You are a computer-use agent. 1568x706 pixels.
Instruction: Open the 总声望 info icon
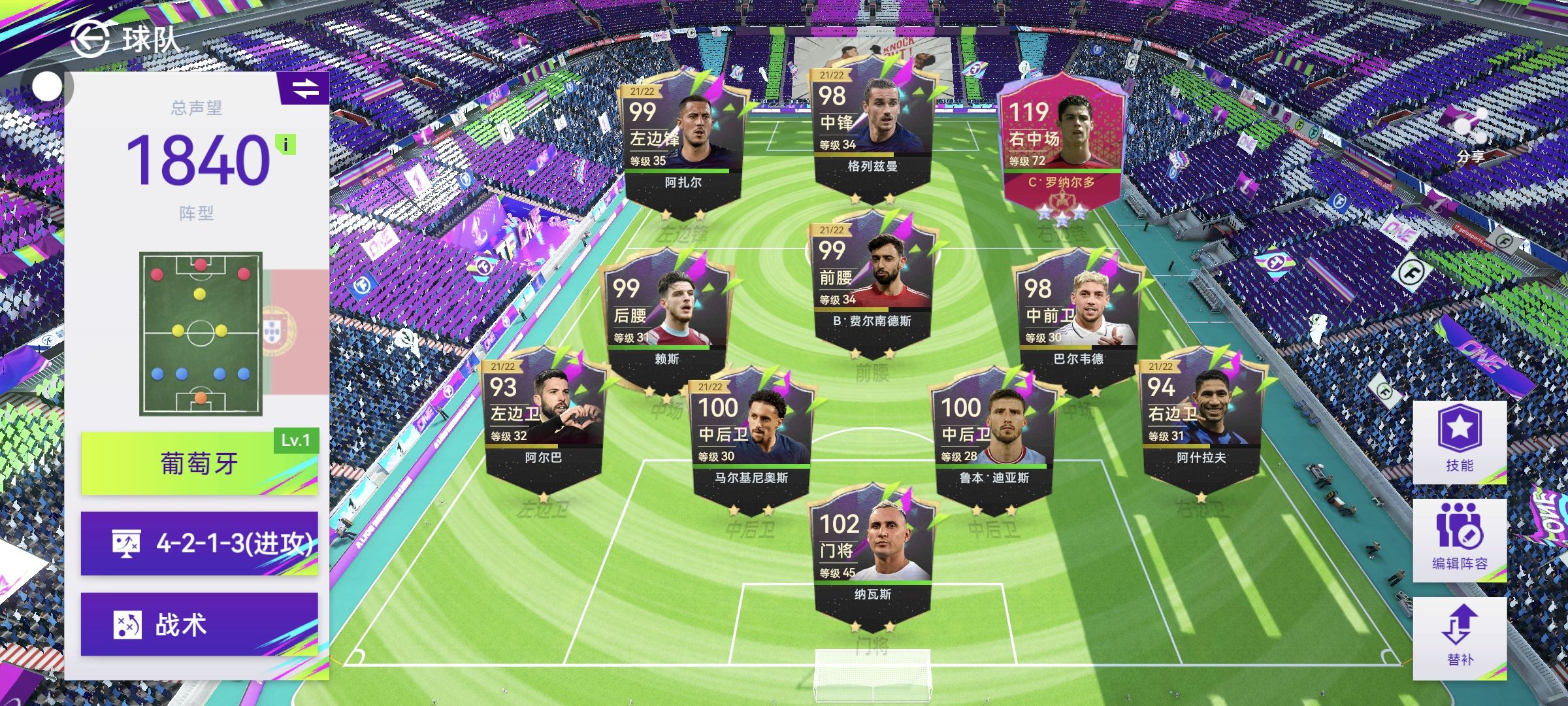[x=286, y=144]
